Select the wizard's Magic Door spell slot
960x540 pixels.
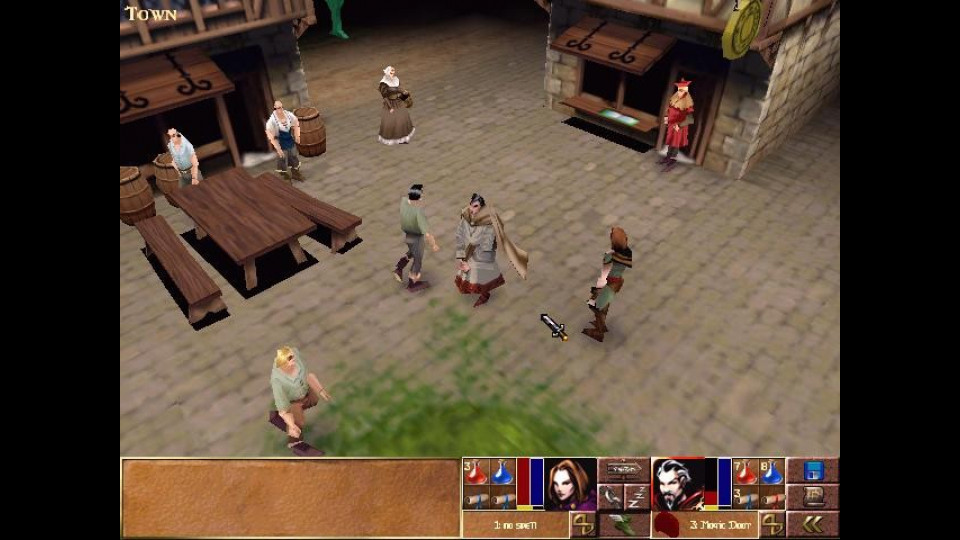(x=718, y=524)
